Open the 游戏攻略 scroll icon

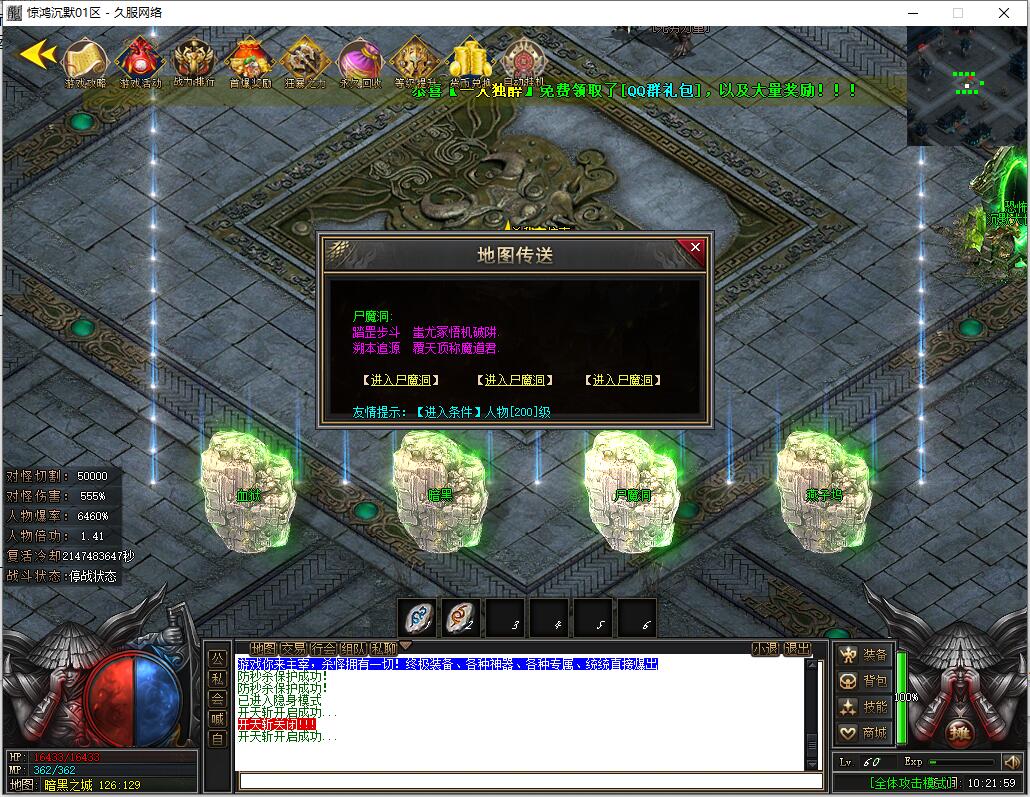[86, 62]
